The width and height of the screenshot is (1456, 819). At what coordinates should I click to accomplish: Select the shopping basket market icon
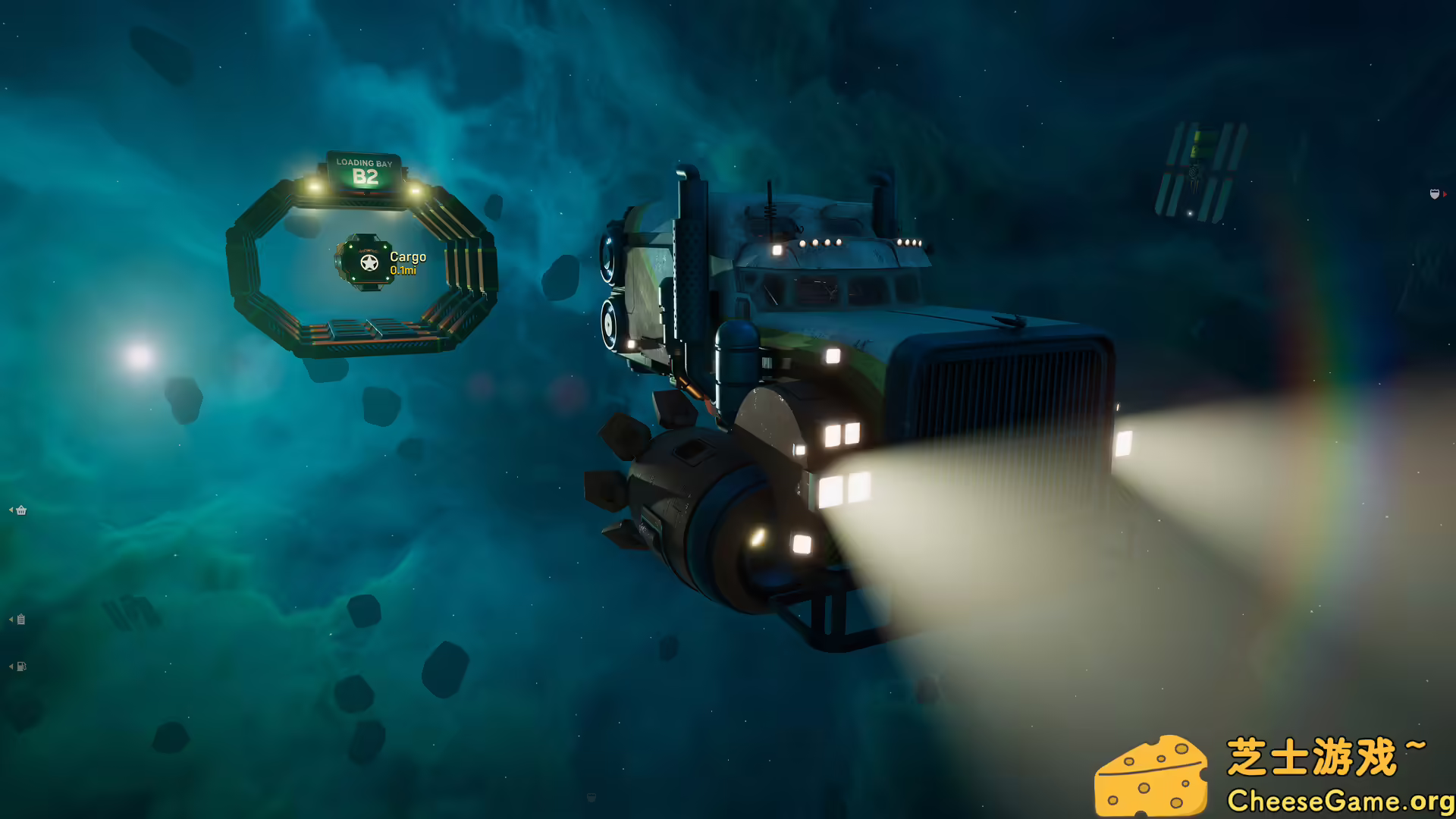click(20, 510)
